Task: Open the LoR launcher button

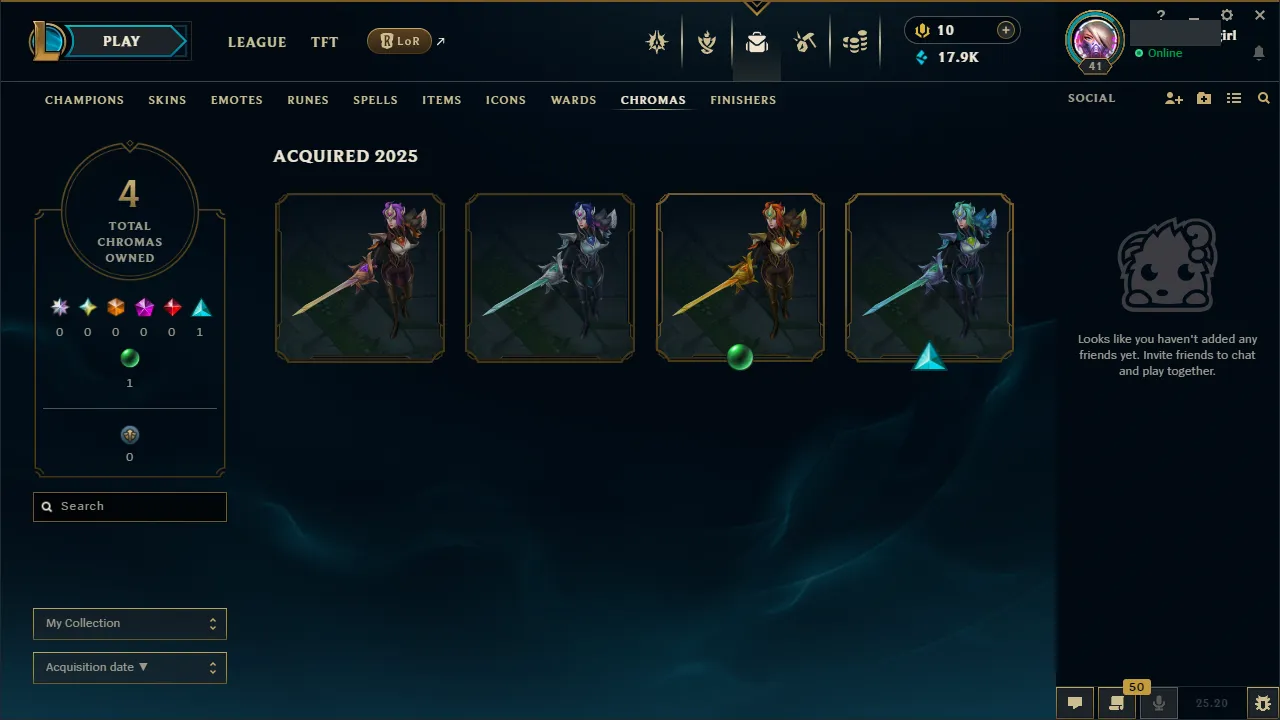Action: point(399,41)
